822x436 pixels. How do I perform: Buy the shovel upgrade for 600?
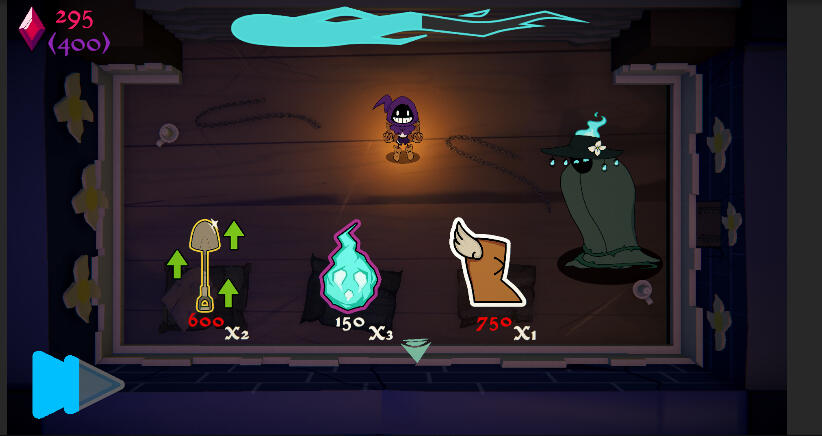(x=206, y=266)
